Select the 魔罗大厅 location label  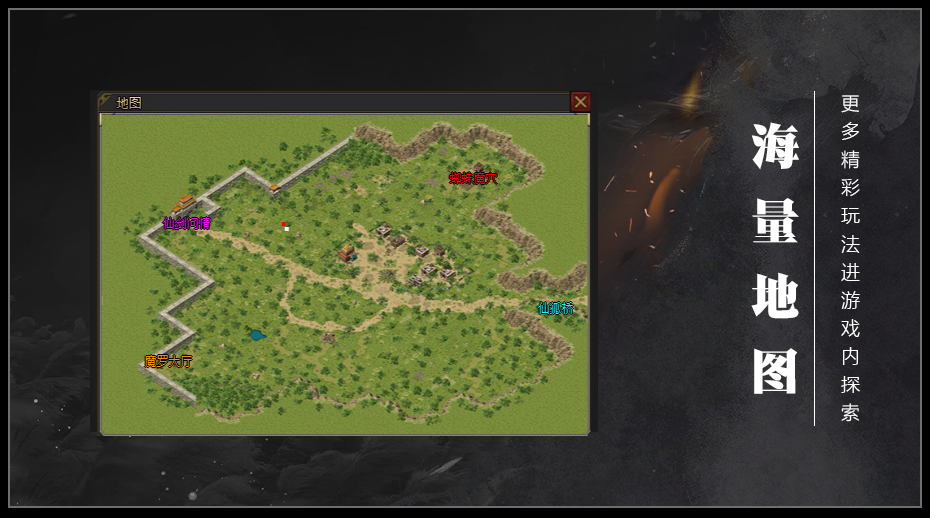(x=168, y=361)
